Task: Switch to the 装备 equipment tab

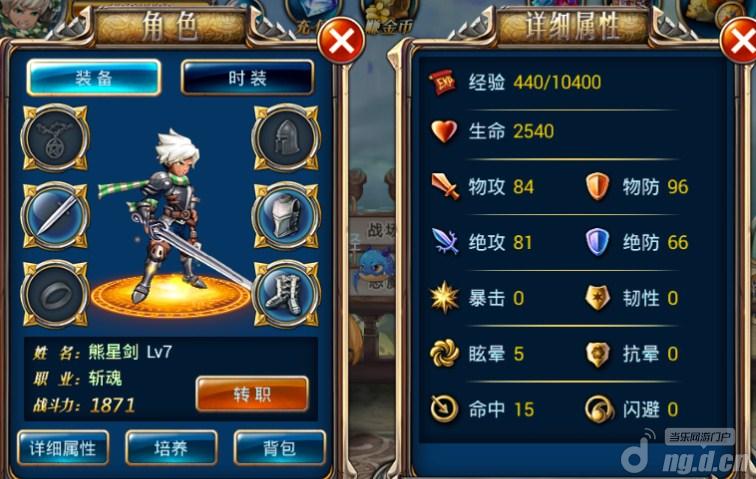Action: tap(93, 78)
